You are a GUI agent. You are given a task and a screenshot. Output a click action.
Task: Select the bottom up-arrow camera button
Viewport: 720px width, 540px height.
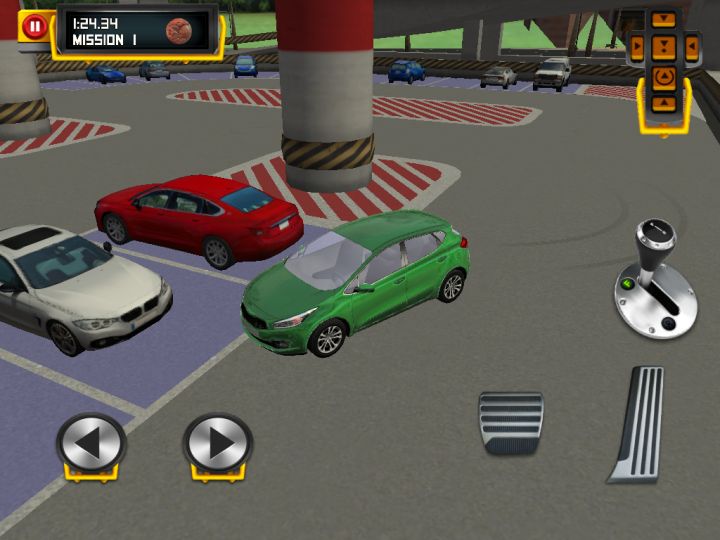(663, 103)
